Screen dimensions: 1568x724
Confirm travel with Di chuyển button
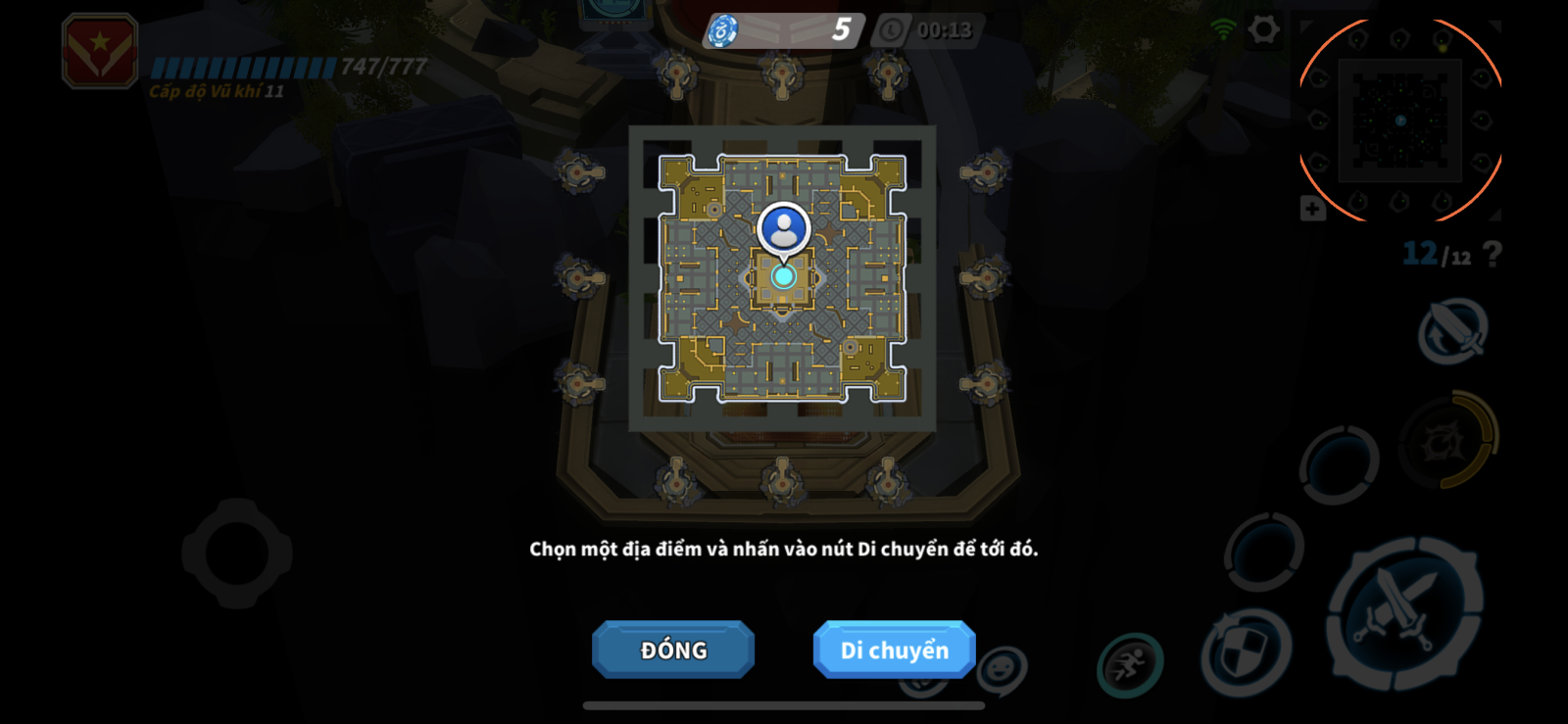(894, 650)
